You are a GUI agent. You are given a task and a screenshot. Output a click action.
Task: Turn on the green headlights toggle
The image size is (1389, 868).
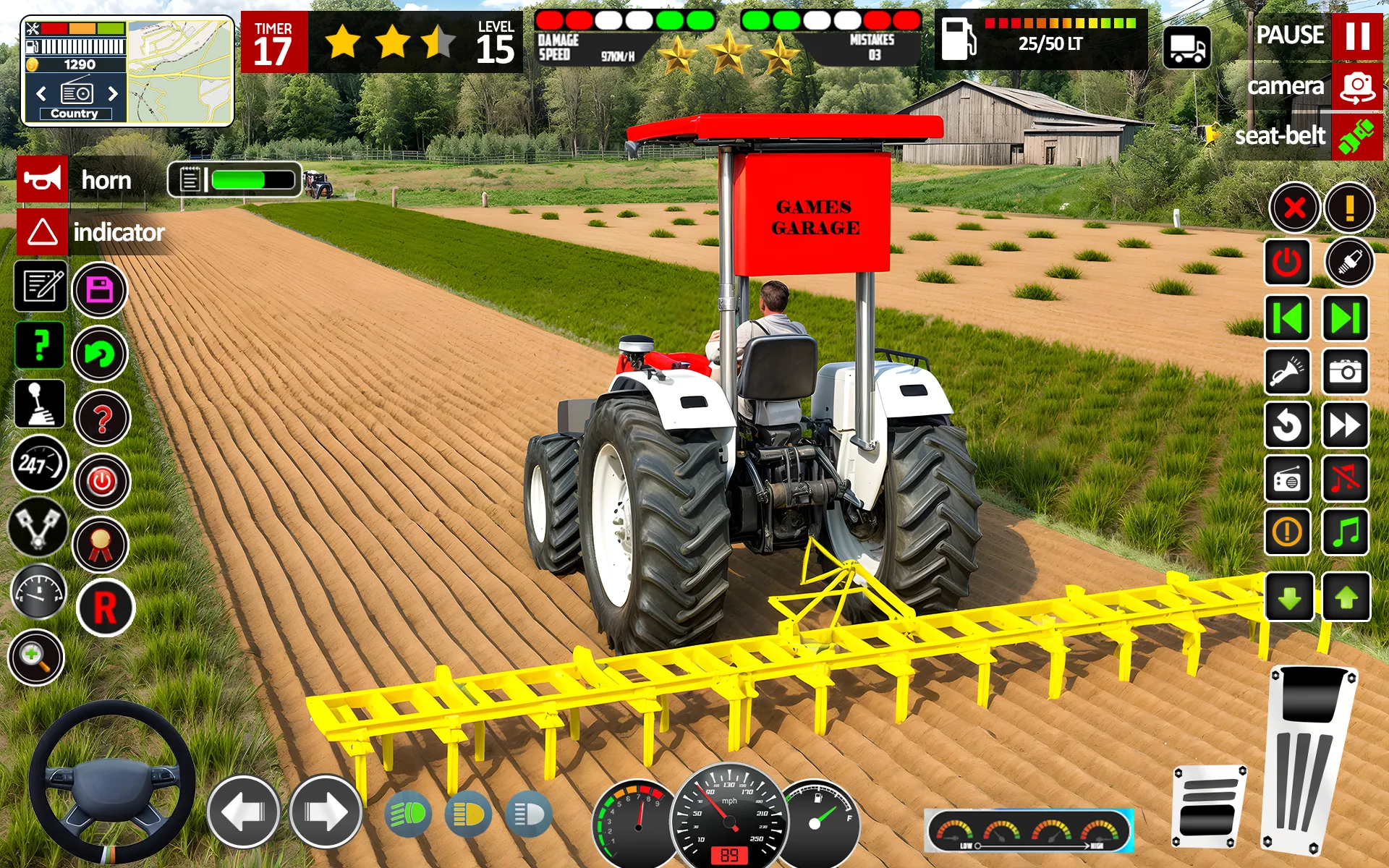point(409,813)
